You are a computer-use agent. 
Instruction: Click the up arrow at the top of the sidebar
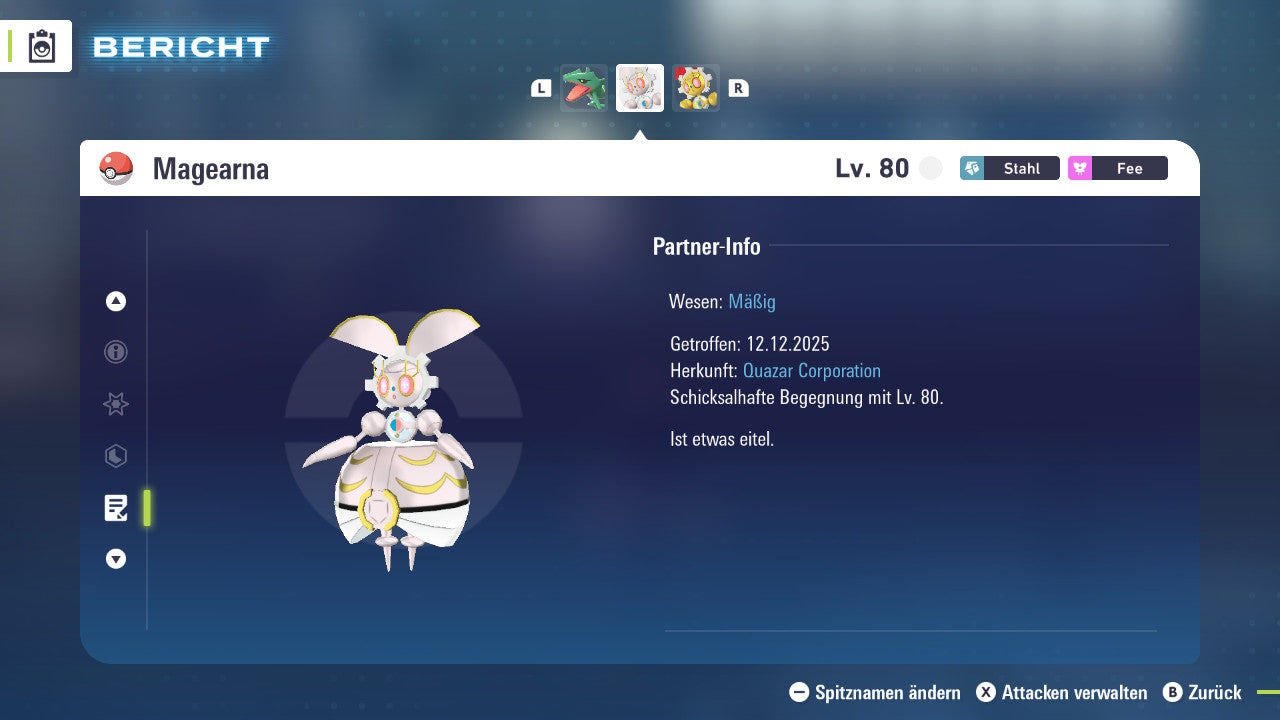pyautogui.click(x=115, y=301)
